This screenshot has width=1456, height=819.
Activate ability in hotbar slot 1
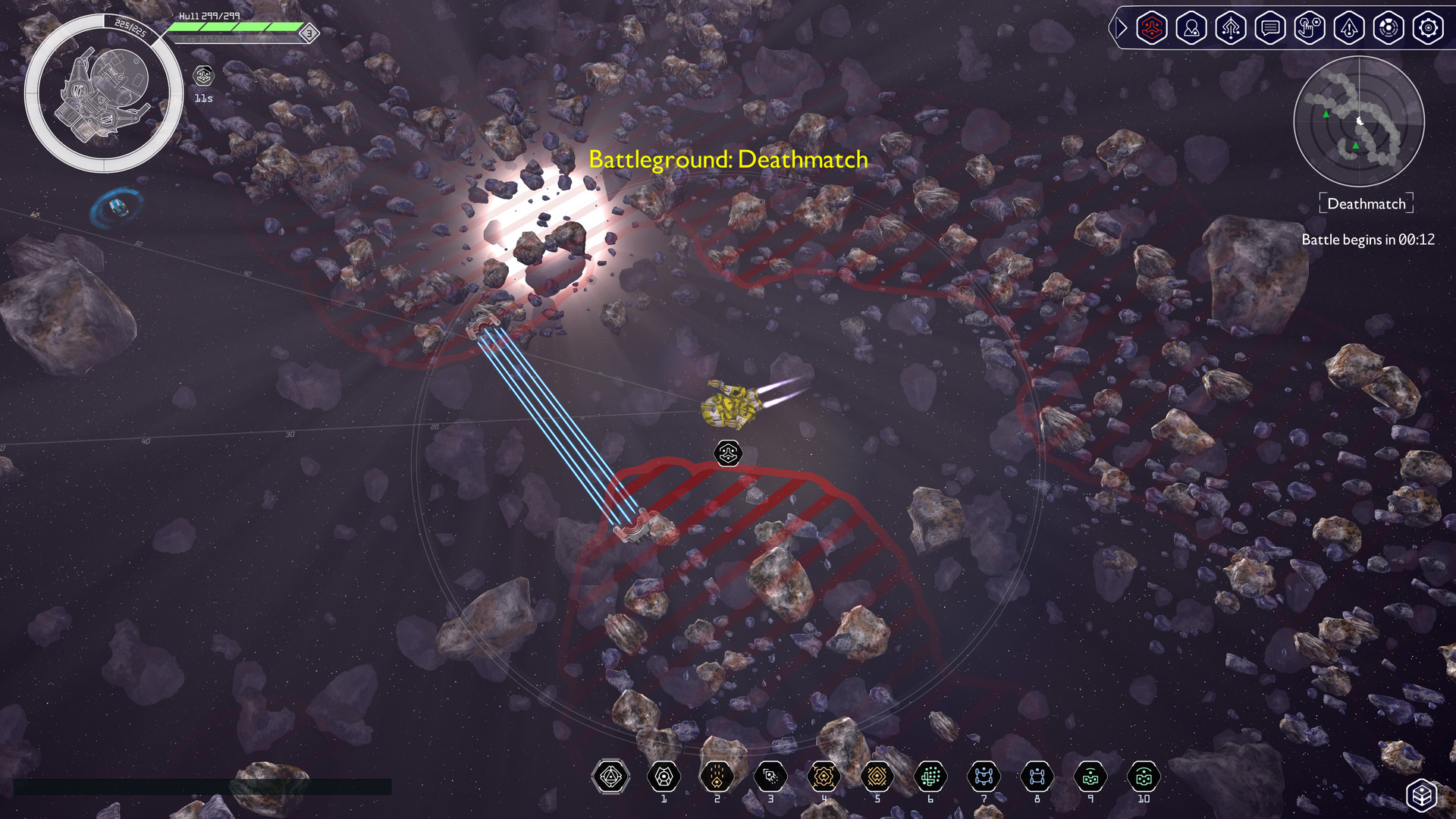(x=664, y=775)
